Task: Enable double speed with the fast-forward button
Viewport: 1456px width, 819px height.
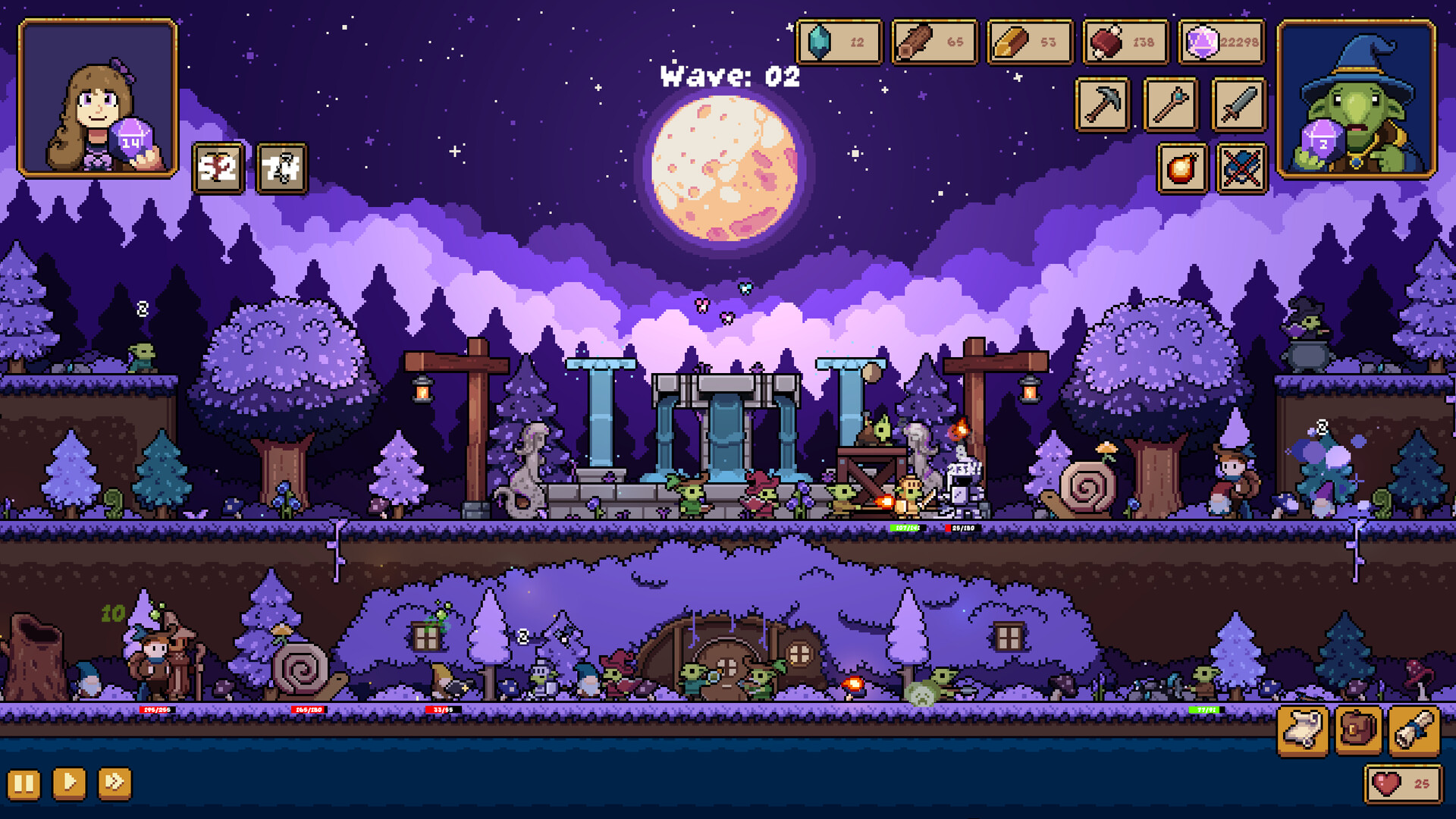Action: (112, 785)
